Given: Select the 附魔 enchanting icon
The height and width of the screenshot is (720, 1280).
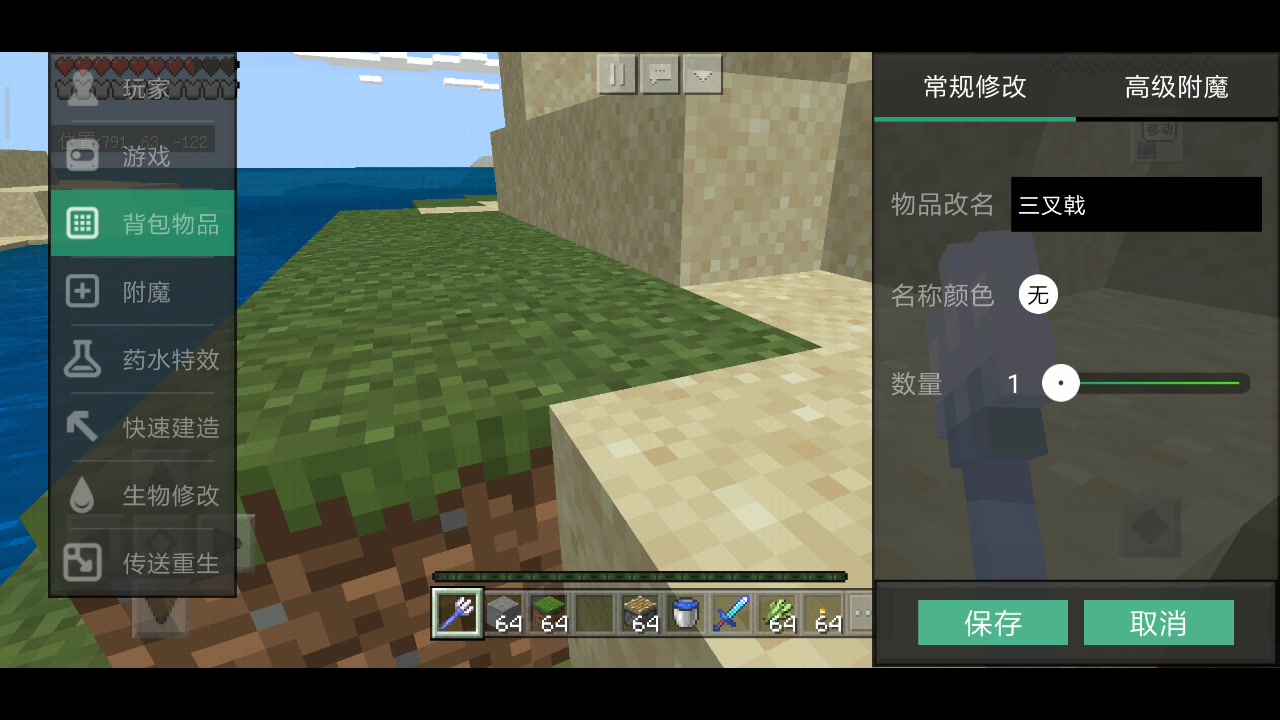Looking at the screenshot, I should (143, 291).
